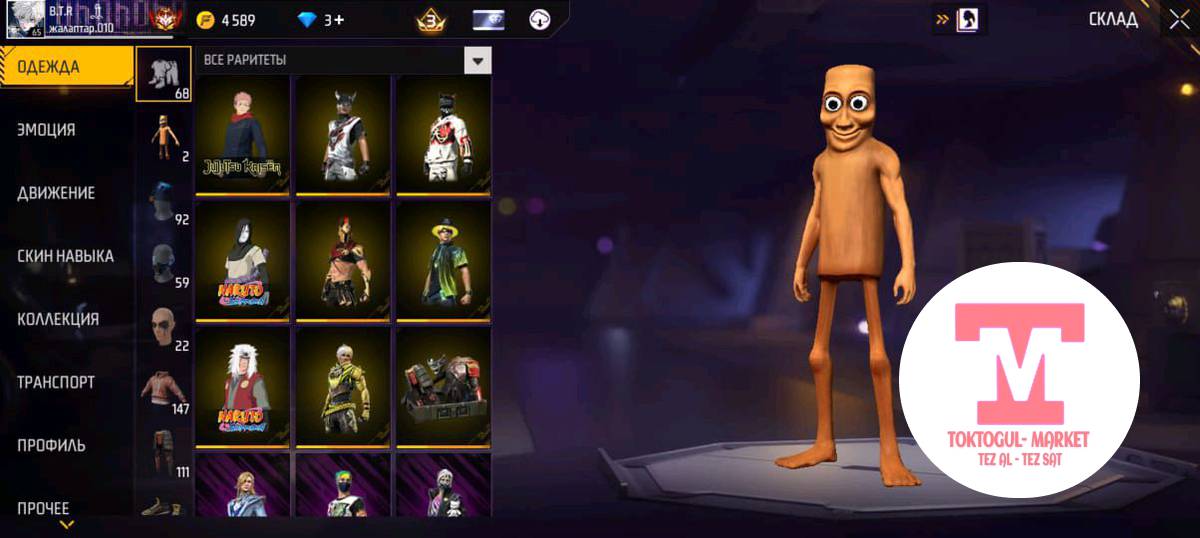Open the ПРОФИЛЬ tab
This screenshot has height=538, width=1200.
pyautogui.click(x=51, y=445)
